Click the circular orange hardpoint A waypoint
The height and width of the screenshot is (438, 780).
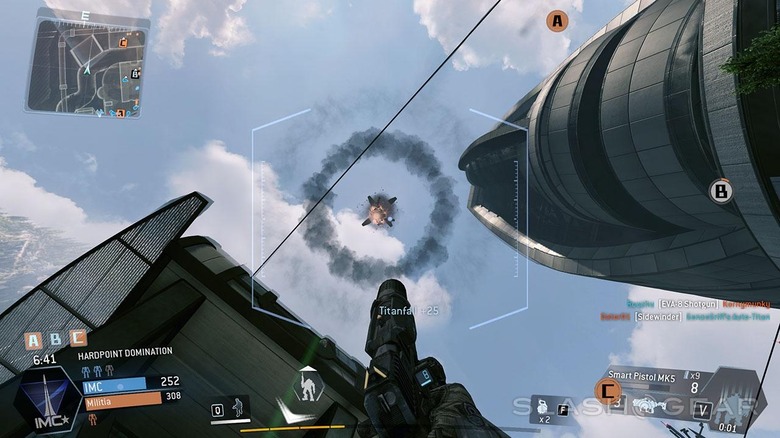pyautogui.click(x=557, y=21)
